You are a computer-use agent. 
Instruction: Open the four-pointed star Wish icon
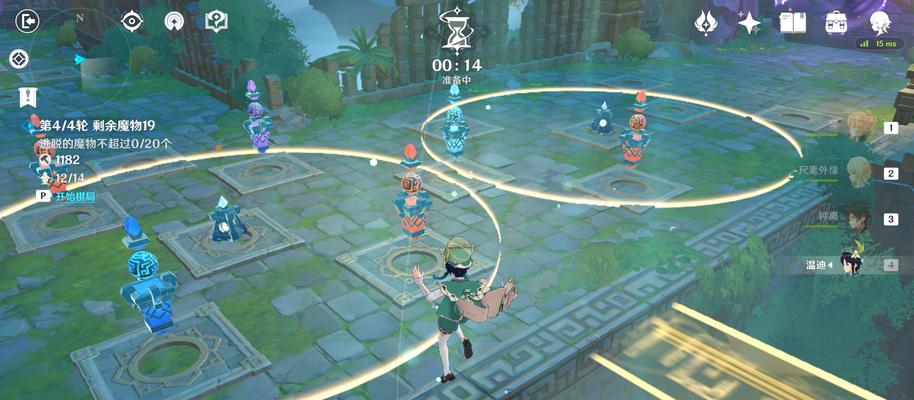[750, 22]
